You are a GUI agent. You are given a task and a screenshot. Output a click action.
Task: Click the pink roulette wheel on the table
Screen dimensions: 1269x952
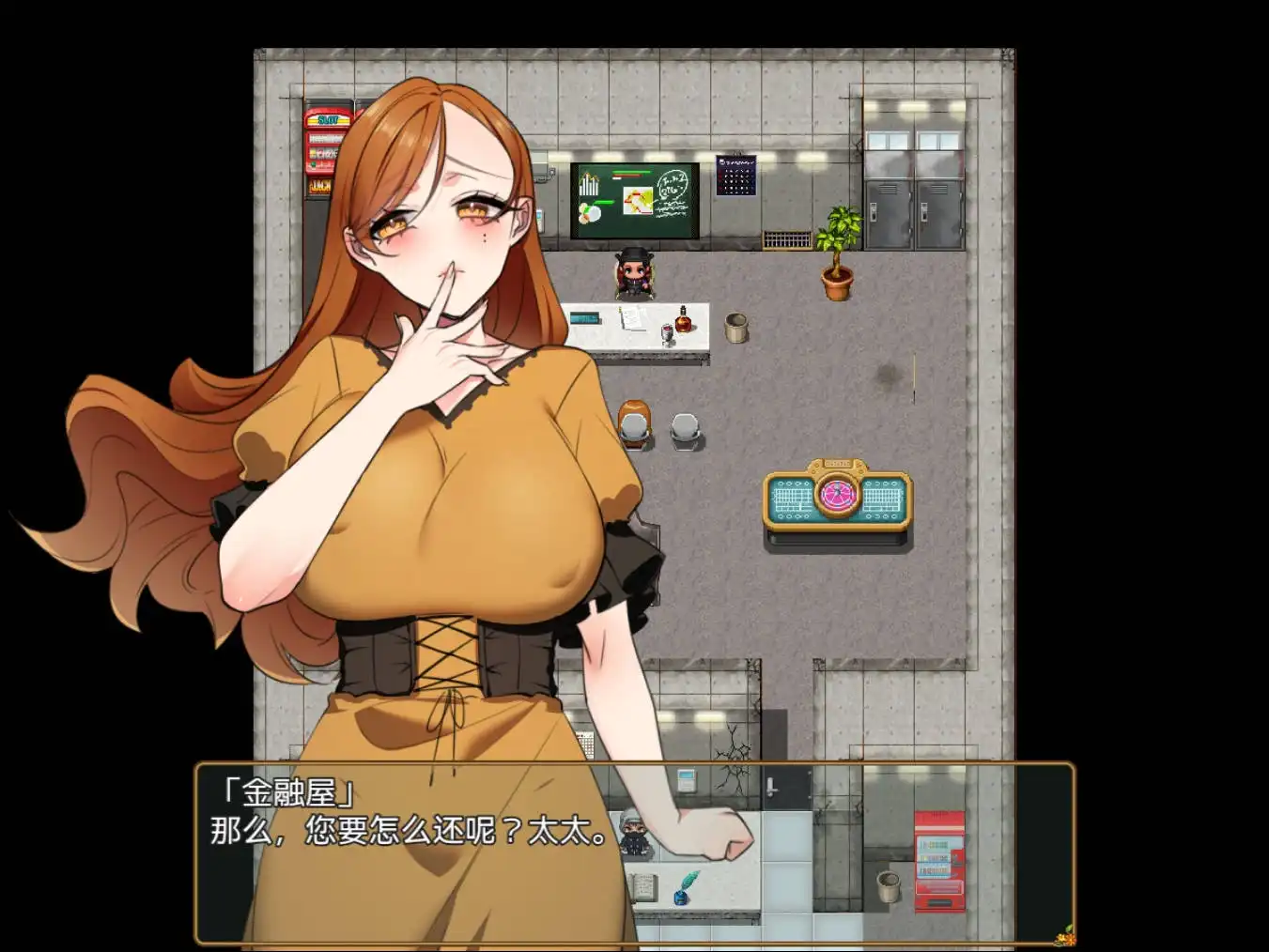click(835, 493)
